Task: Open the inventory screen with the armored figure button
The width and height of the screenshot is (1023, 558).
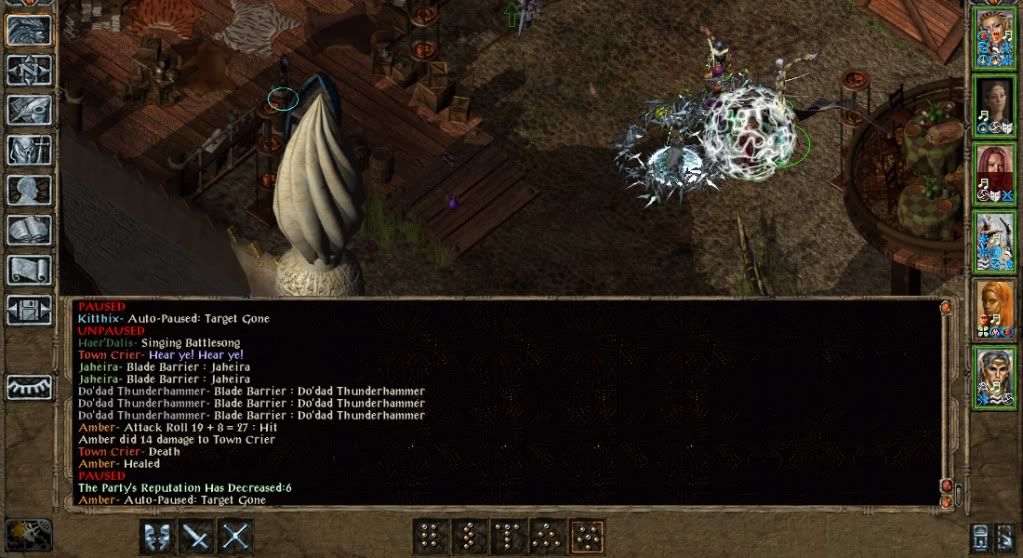Action: coord(28,150)
